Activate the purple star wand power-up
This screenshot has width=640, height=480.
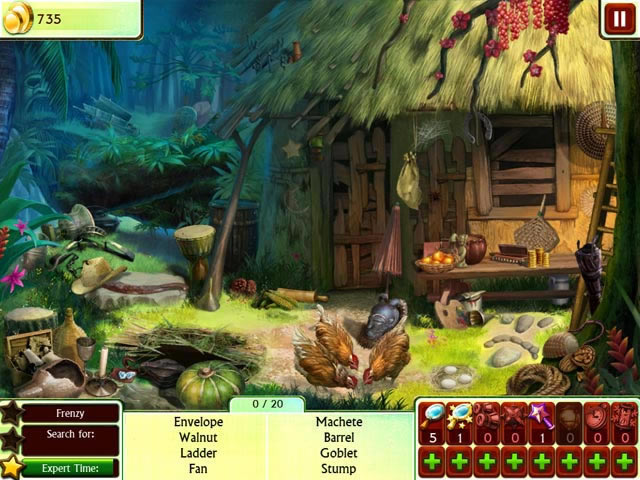[x=541, y=420]
